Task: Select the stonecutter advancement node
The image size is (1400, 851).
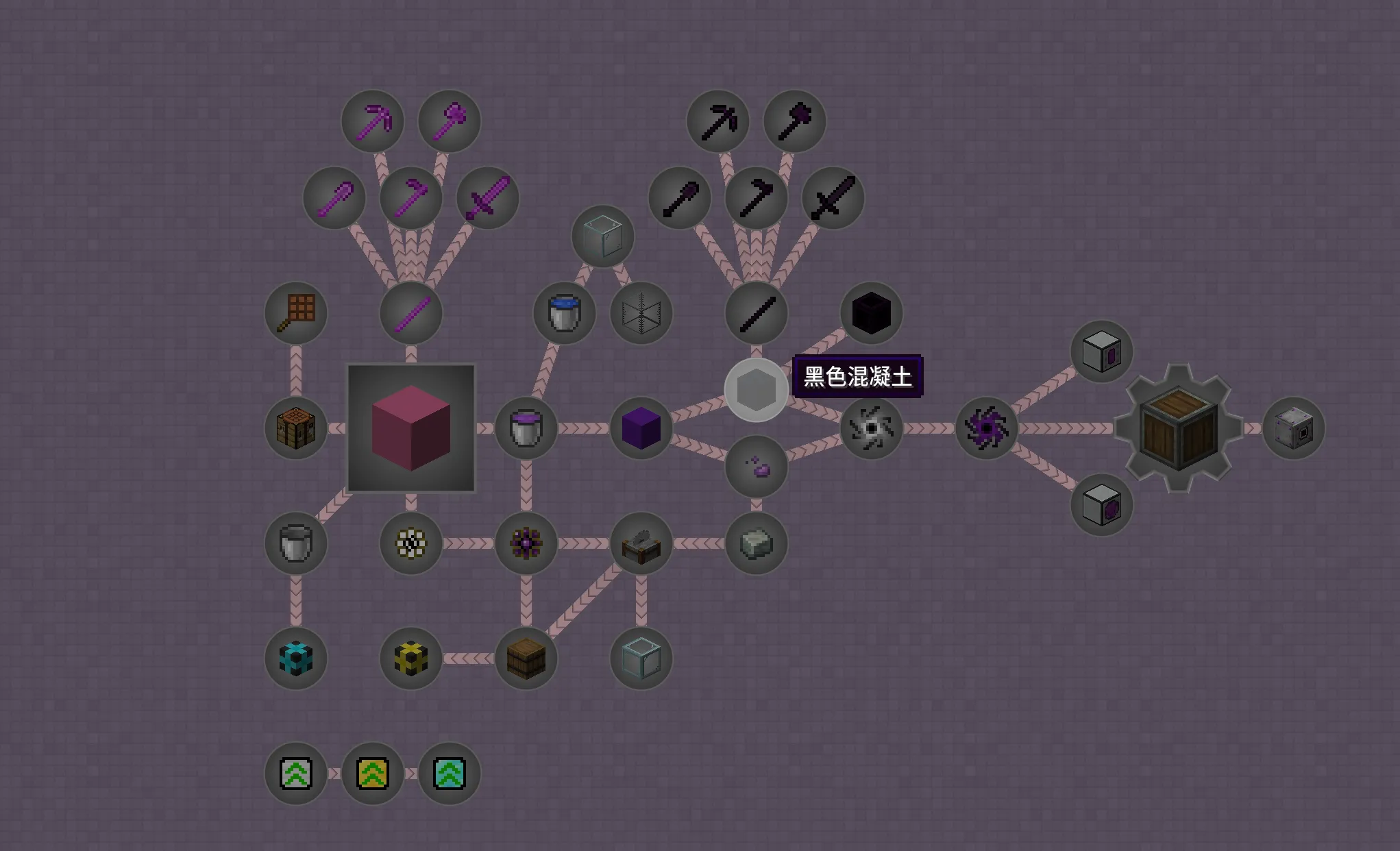Action: (x=641, y=543)
